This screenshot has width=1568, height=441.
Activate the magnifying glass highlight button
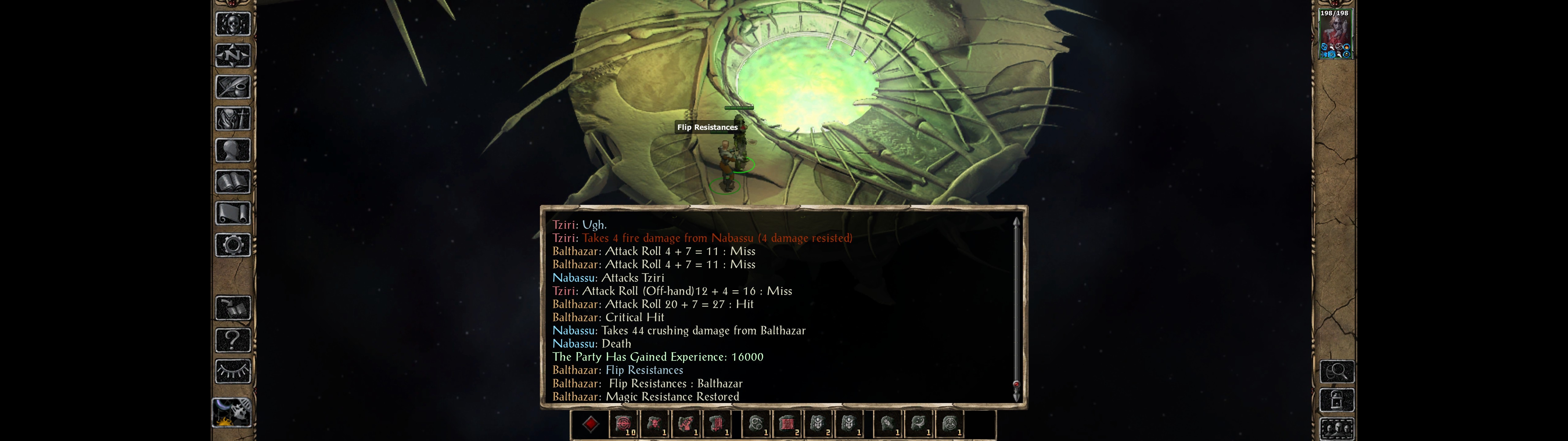(1337, 371)
